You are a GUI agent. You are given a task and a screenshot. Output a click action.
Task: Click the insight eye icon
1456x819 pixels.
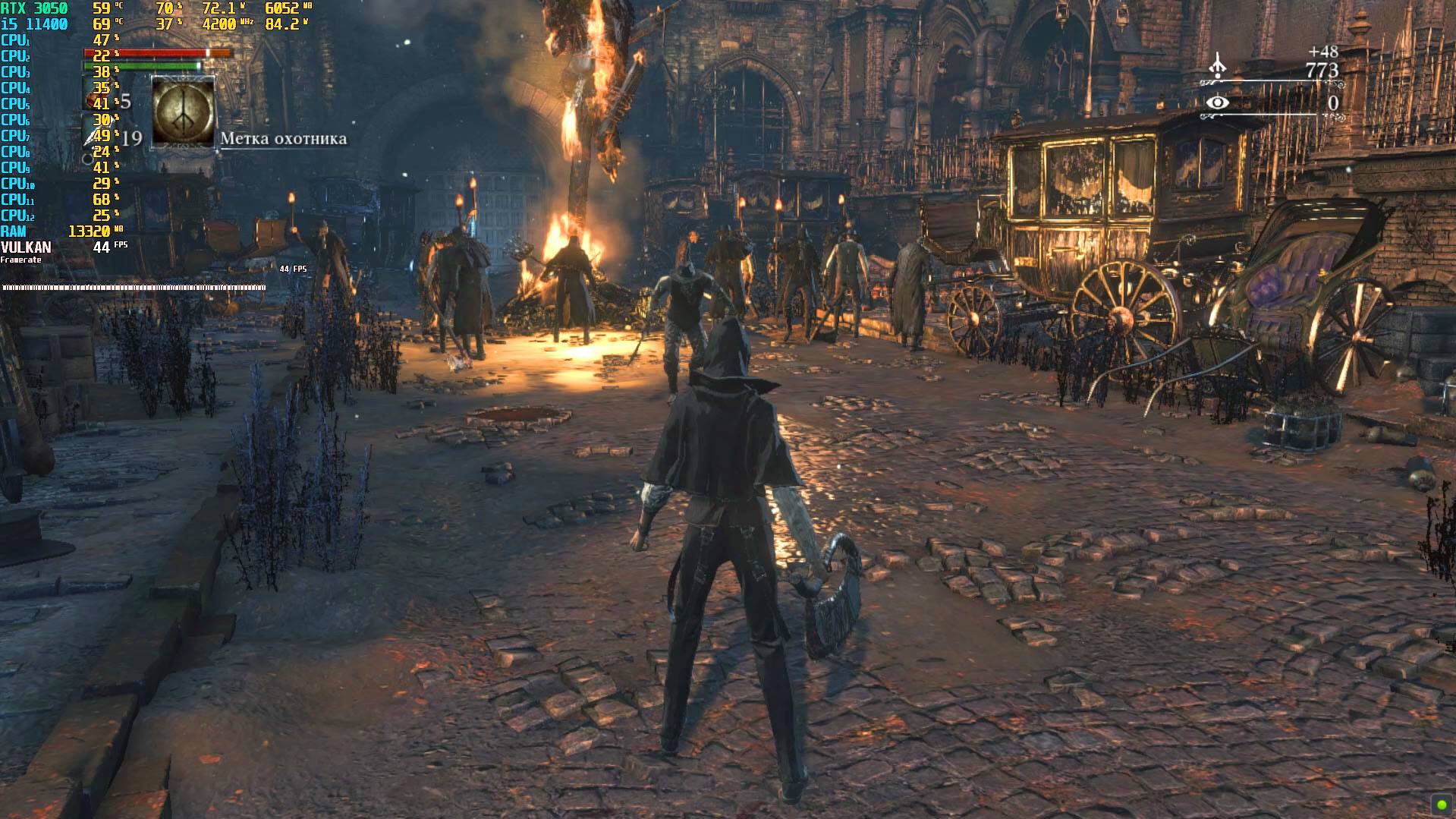[x=1217, y=102]
